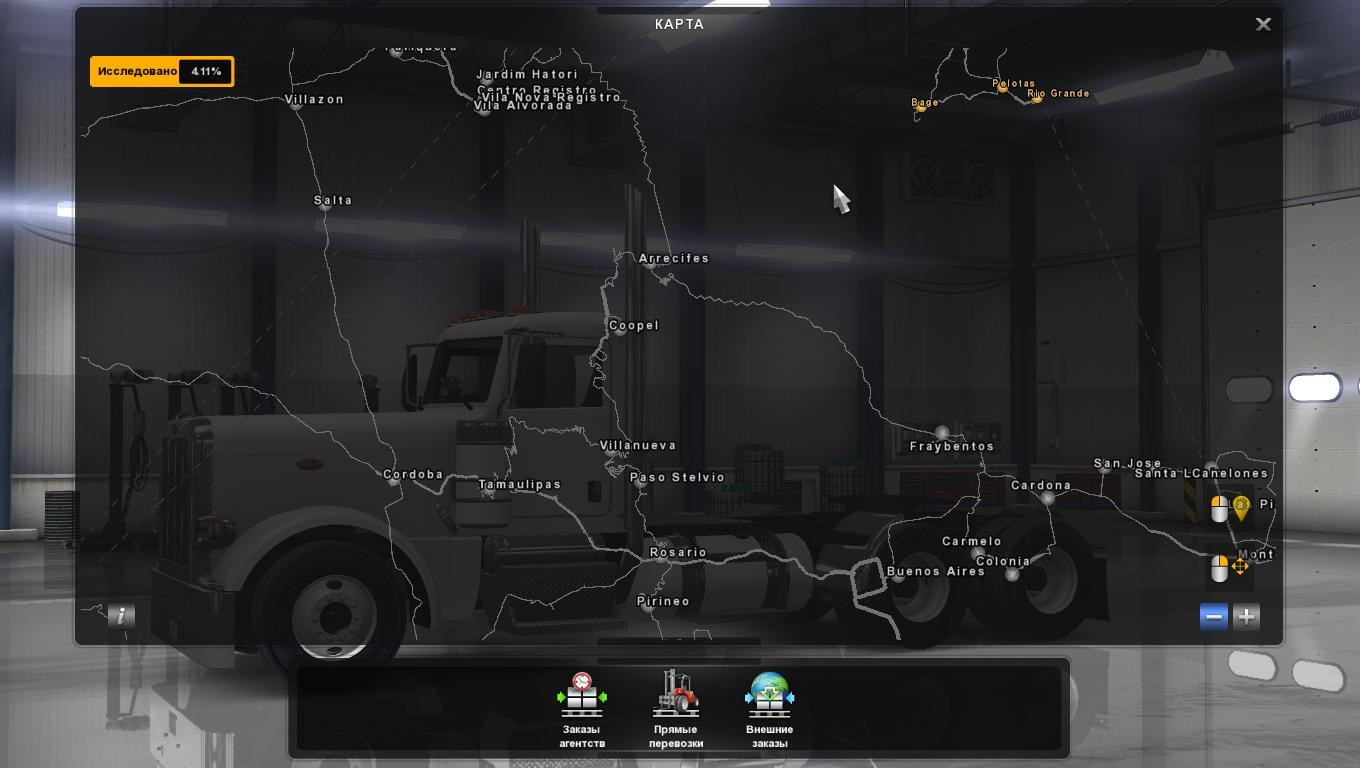Zoom in the map with plus button

[x=1246, y=617]
